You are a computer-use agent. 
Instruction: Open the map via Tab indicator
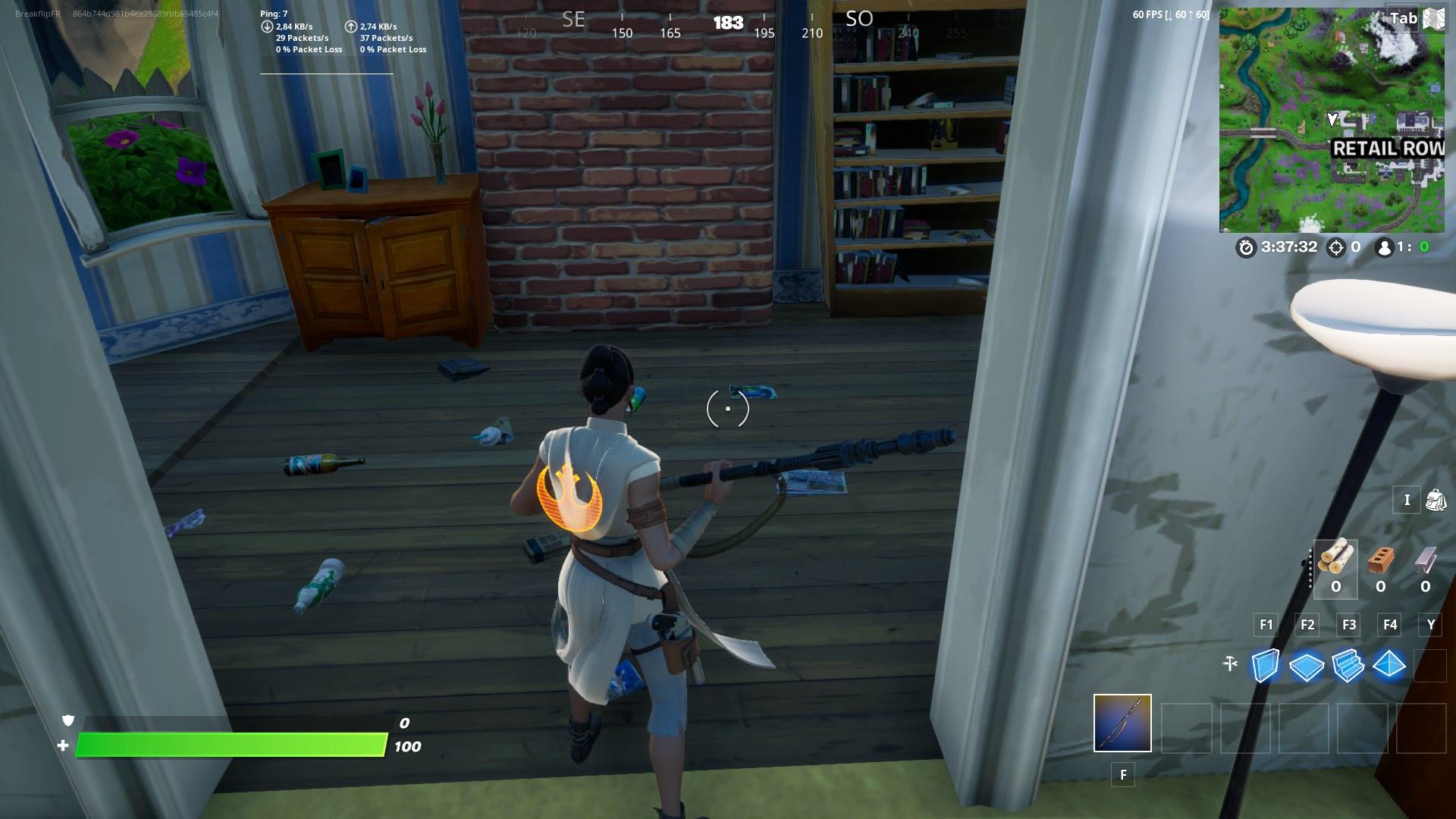pyautogui.click(x=1402, y=18)
